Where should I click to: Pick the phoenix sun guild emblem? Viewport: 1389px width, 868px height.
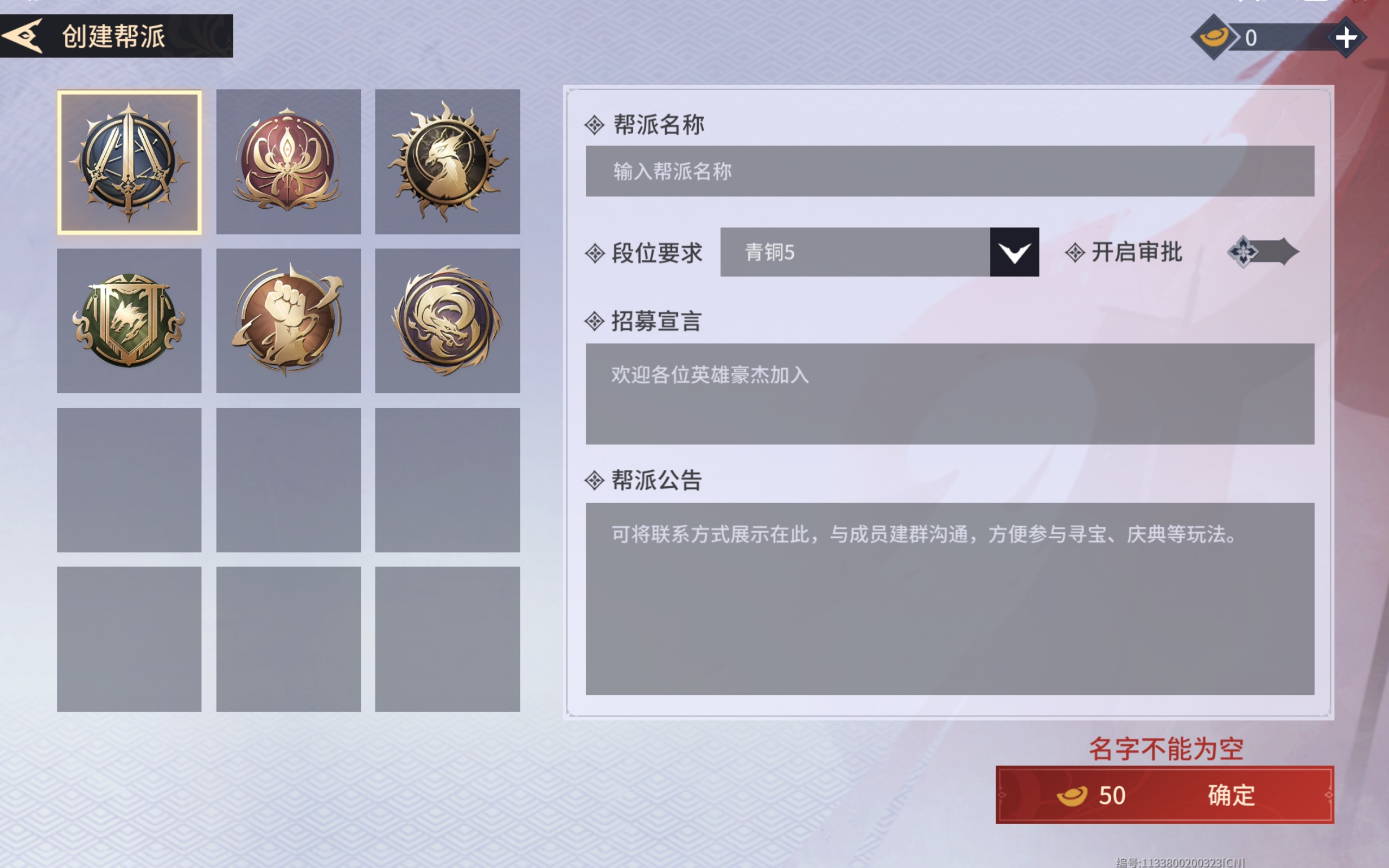tap(447, 162)
